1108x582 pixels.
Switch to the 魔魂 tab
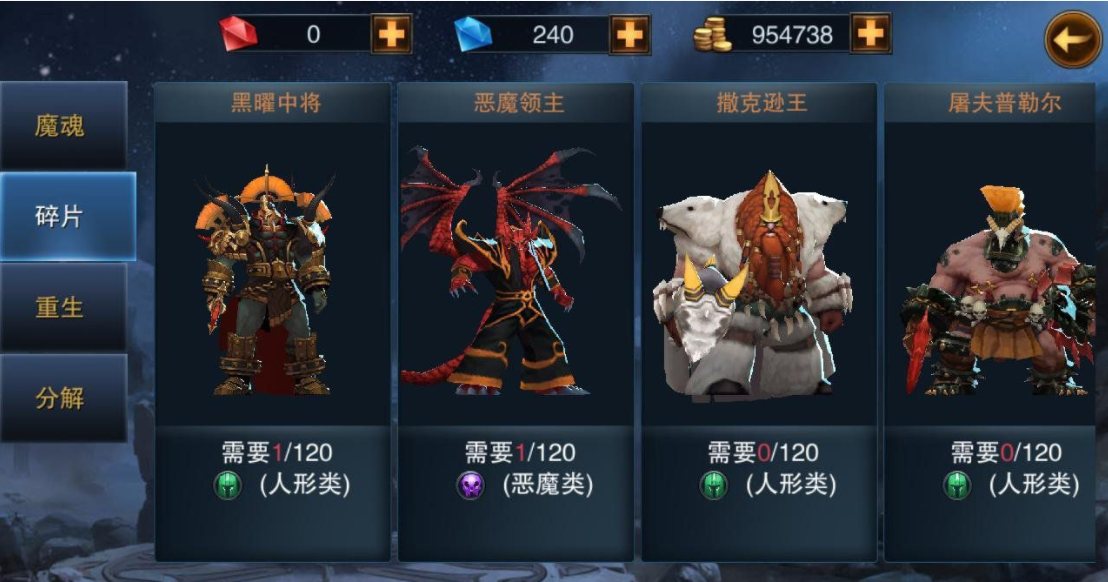point(62,126)
